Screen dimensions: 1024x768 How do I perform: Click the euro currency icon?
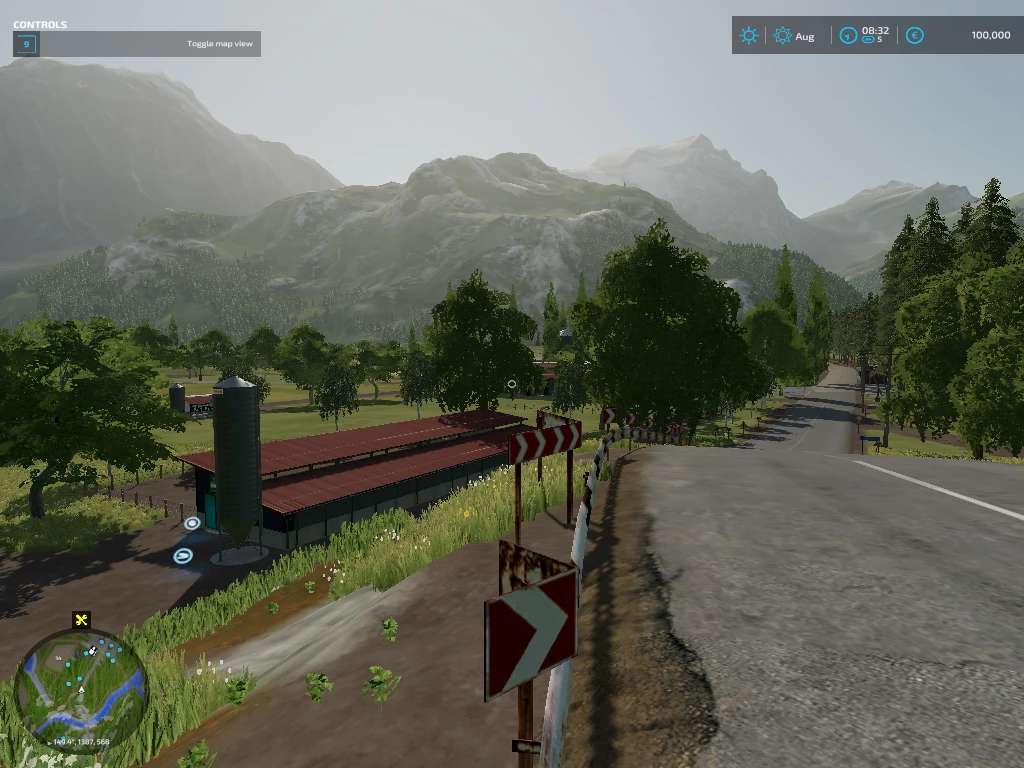pos(914,36)
